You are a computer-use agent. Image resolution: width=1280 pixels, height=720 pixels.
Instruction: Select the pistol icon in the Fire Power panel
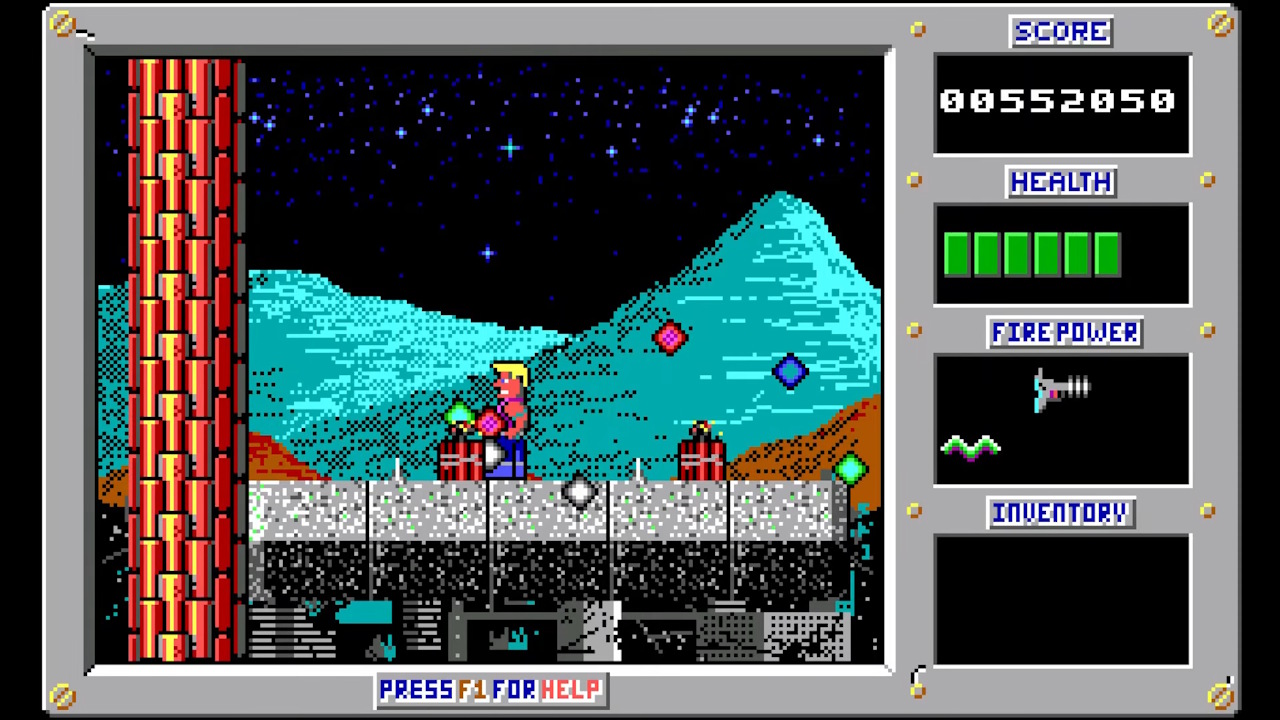coord(1060,390)
